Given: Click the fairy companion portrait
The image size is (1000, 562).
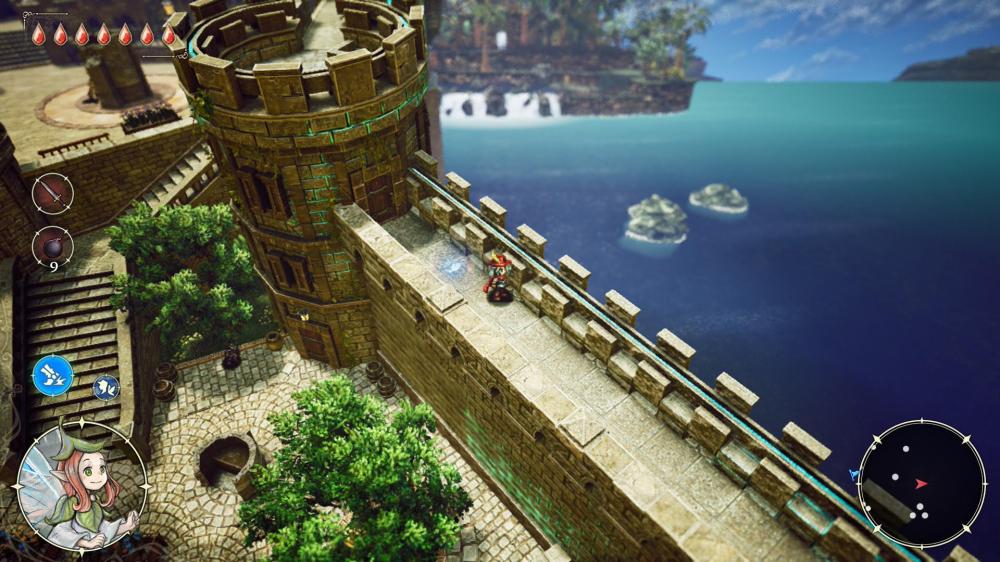Looking at the screenshot, I should pyautogui.click(x=82, y=486).
